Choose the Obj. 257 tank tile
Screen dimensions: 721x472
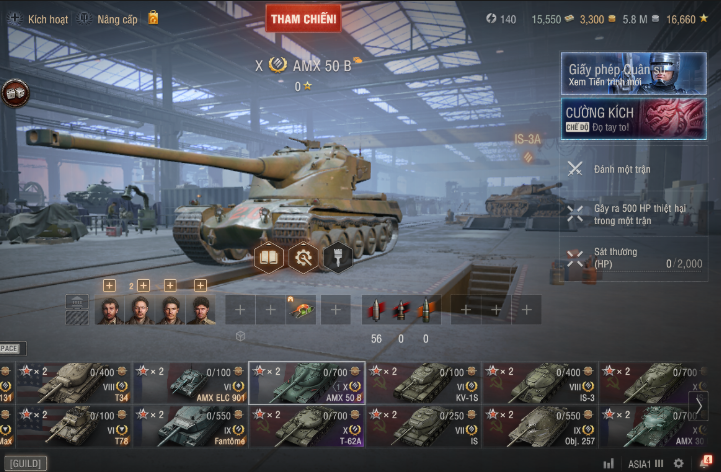[540, 426]
